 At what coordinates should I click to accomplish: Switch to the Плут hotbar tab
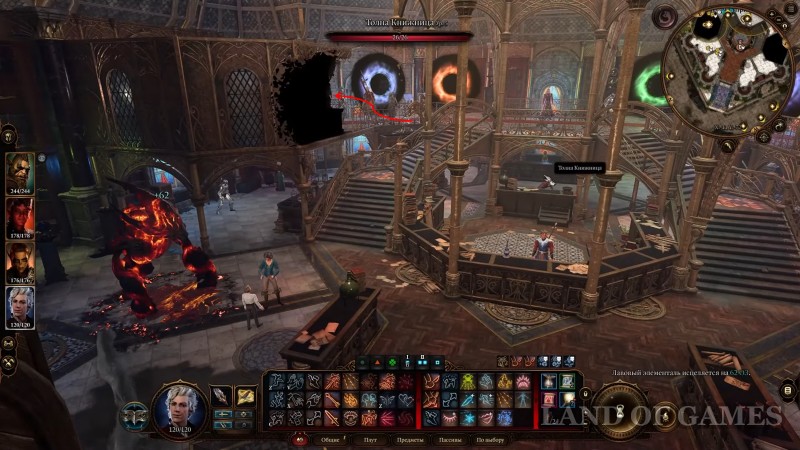[x=370, y=440]
